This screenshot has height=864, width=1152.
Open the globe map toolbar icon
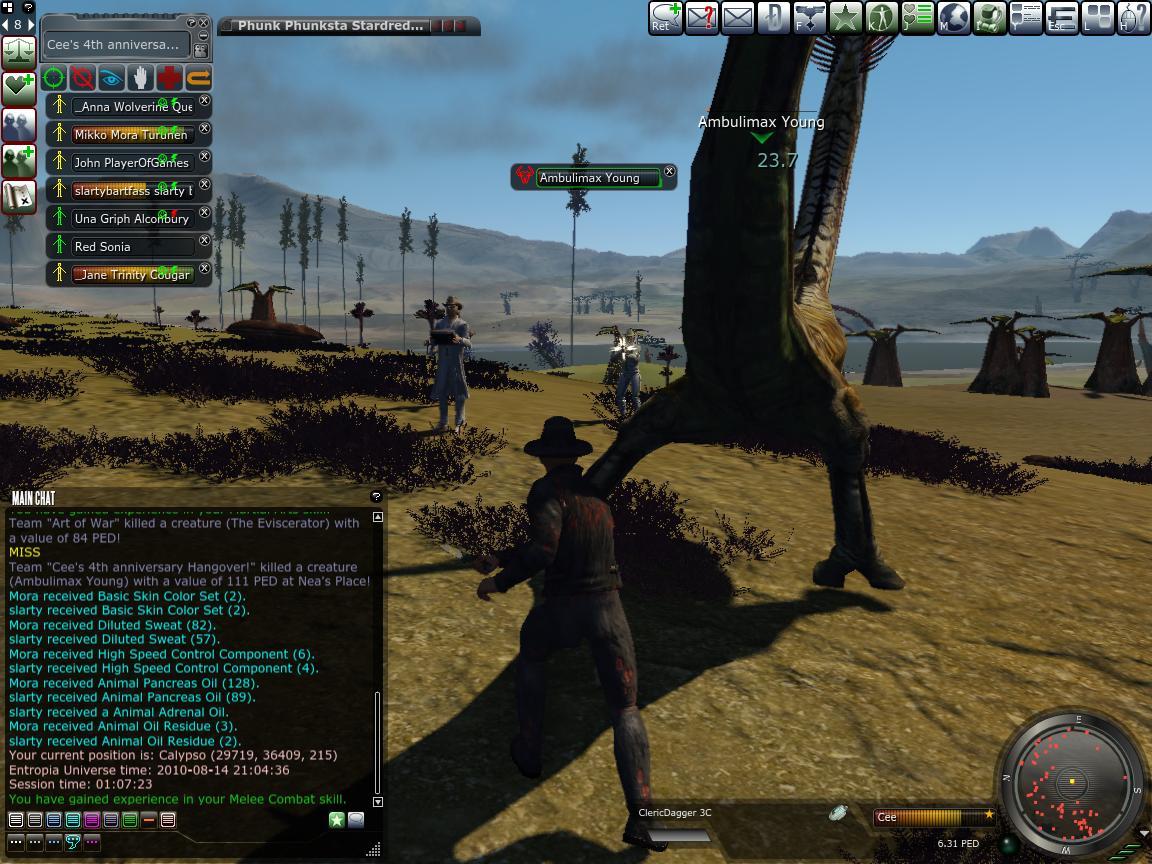tap(953, 18)
